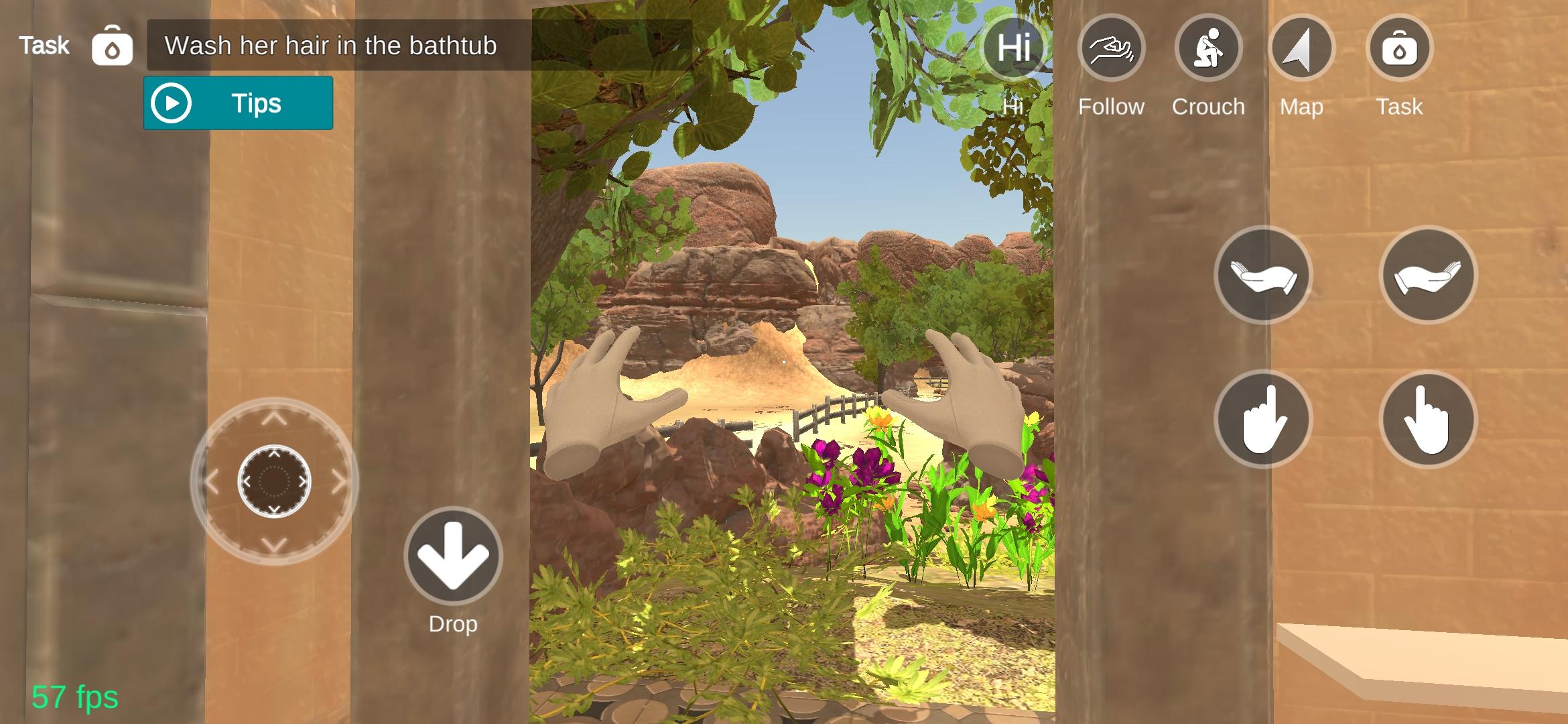1568x724 pixels.
Task: Open the Task bag icon top right
Action: 1399,47
